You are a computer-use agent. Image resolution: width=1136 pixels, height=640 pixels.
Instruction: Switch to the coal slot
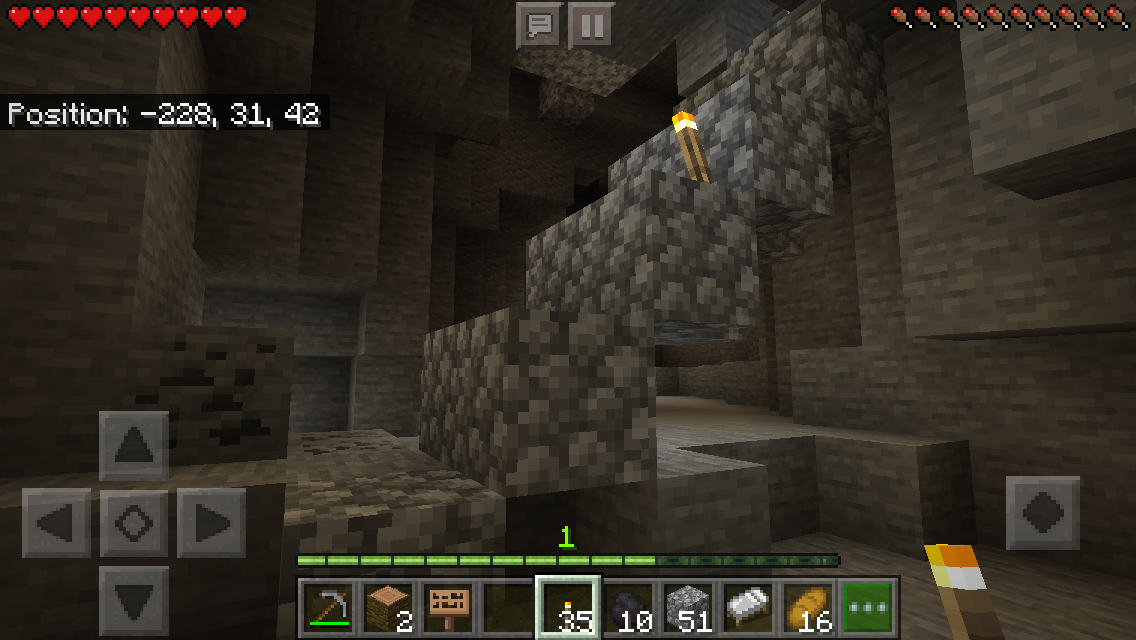click(x=629, y=607)
